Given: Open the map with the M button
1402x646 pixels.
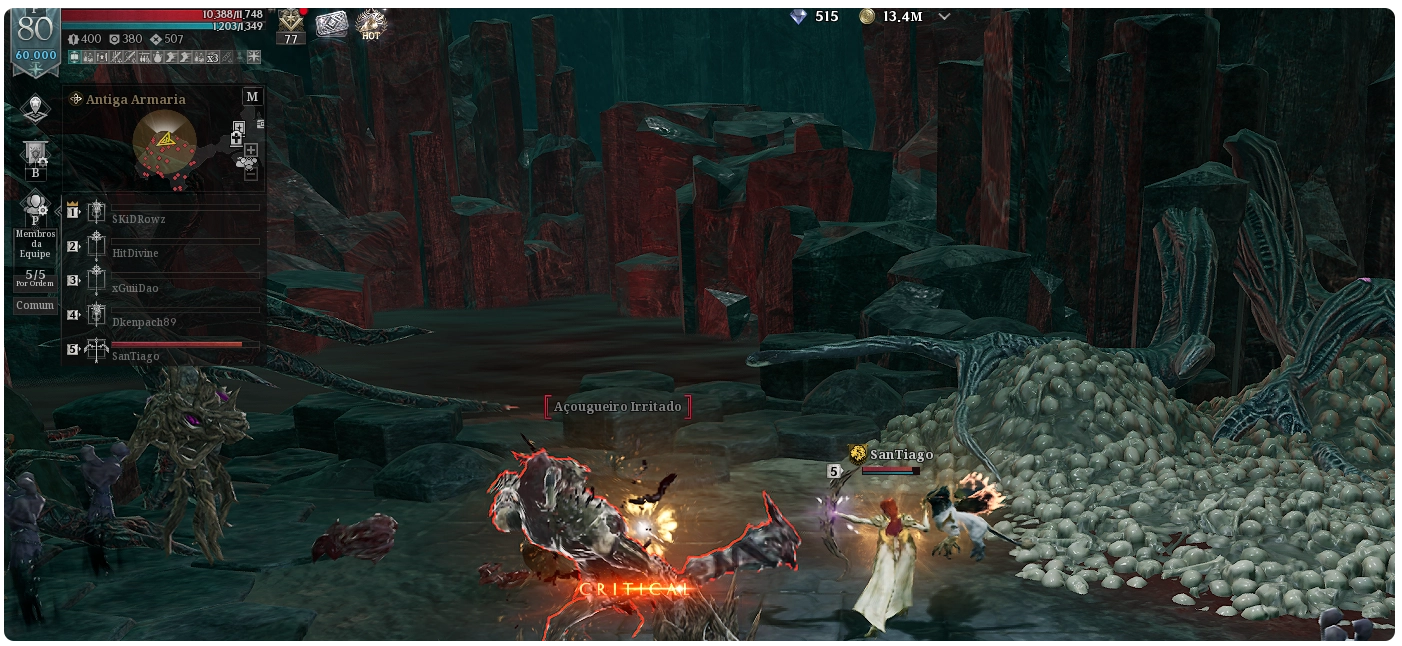Looking at the screenshot, I should click(252, 96).
